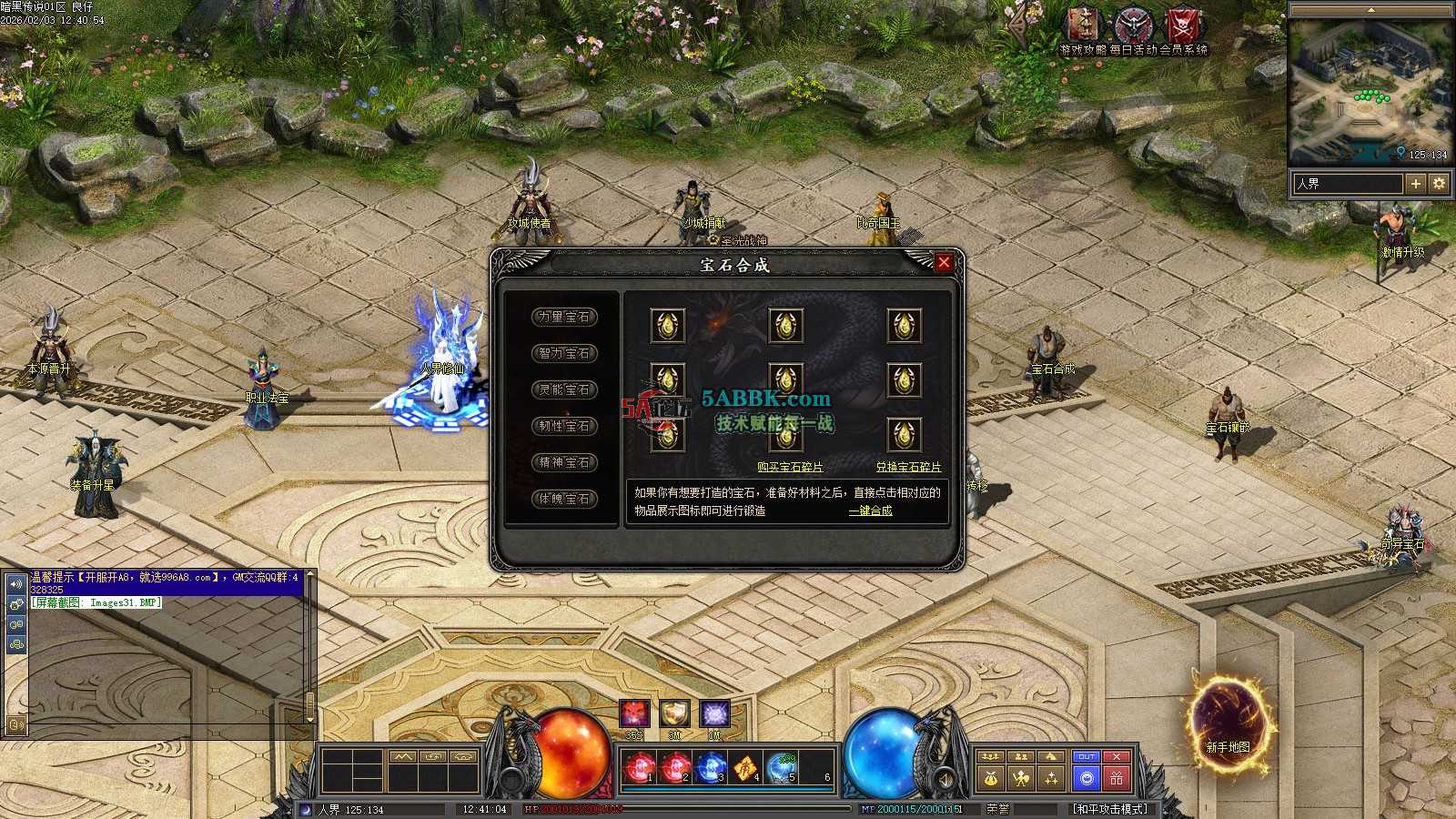Click the 兑换宝石碎片 link
This screenshot has height=819, width=1456.
click(x=908, y=467)
